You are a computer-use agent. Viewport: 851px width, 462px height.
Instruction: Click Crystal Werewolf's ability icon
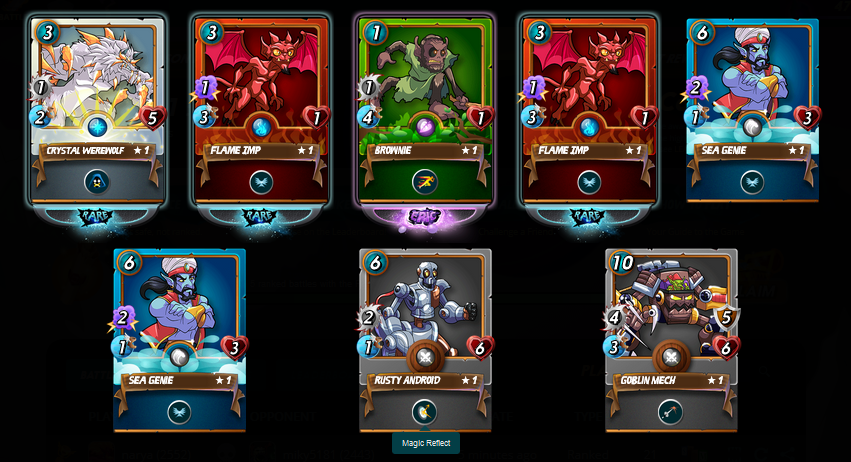97,182
